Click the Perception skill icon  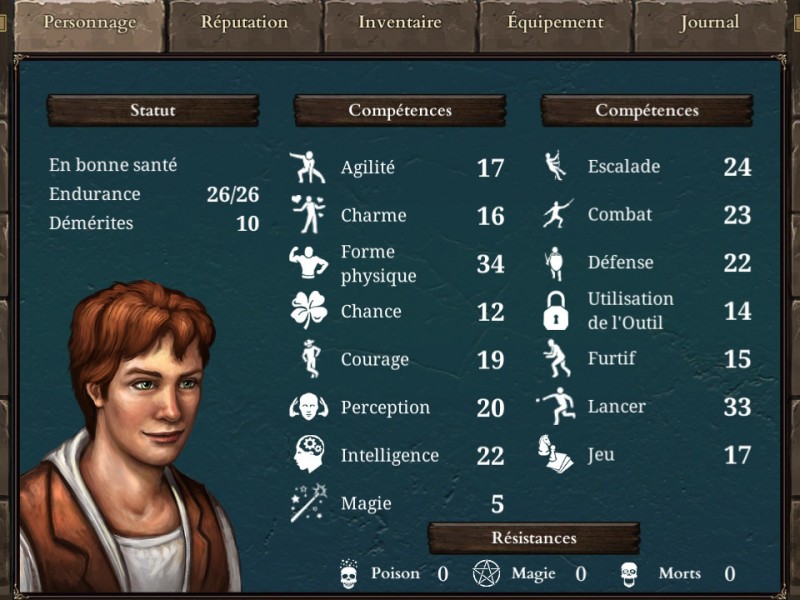coord(308,407)
